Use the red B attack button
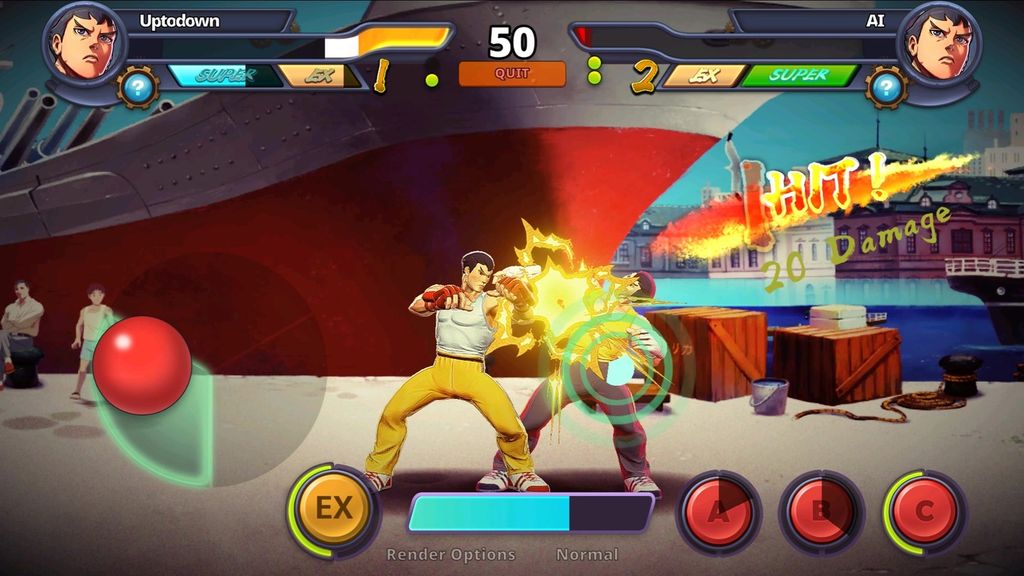Image resolution: width=1024 pixels, height=576 pixels. pos(821,513)
